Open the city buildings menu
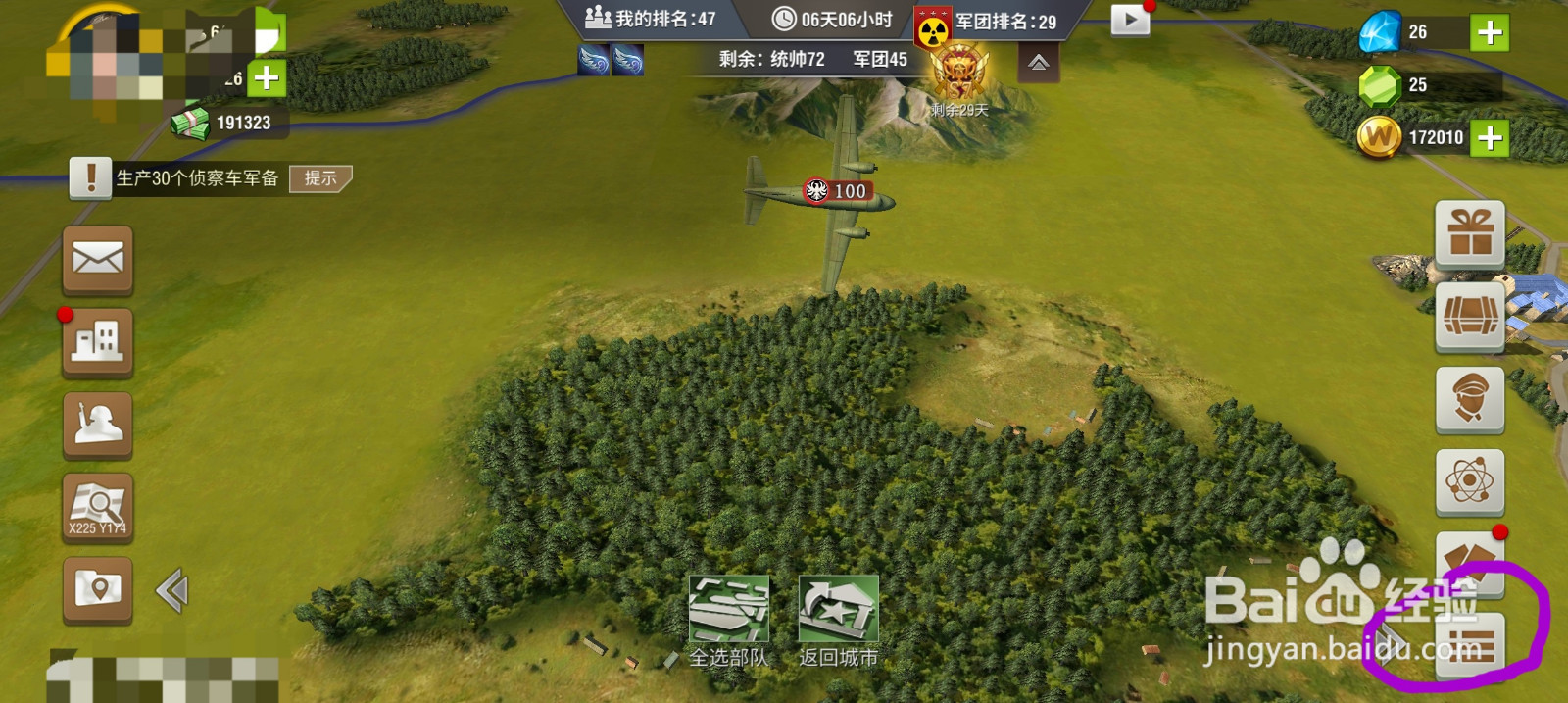Viewport: 1568px width, 703px height. (98, 342)
